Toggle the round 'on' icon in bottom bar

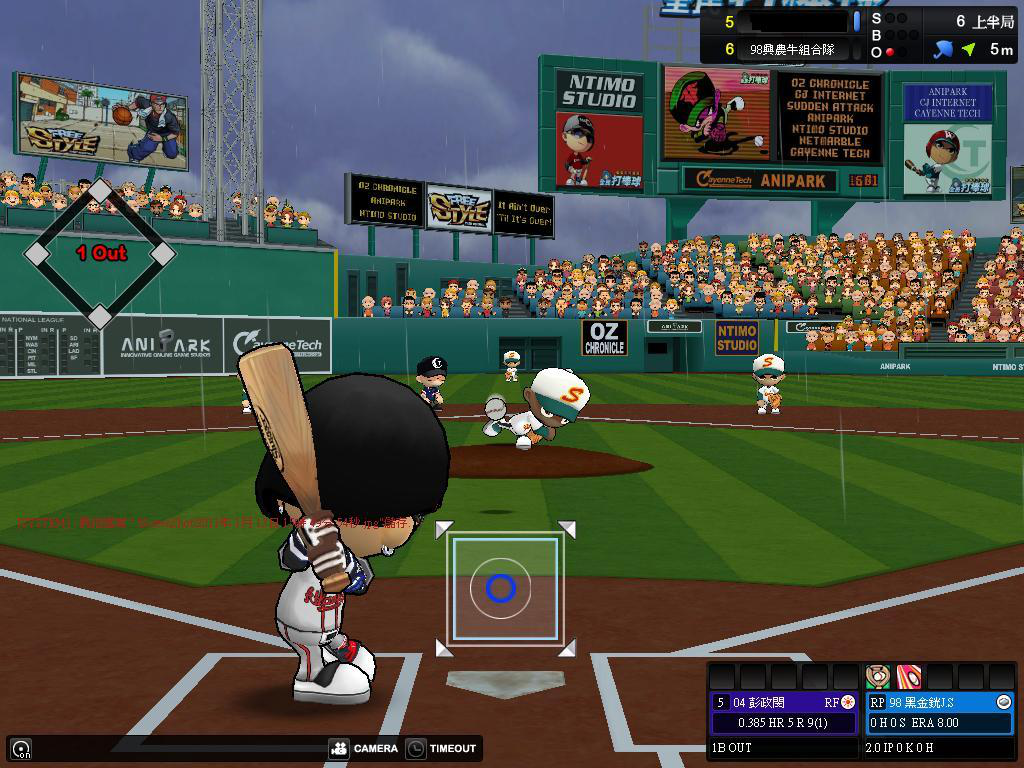pos(21,748)
